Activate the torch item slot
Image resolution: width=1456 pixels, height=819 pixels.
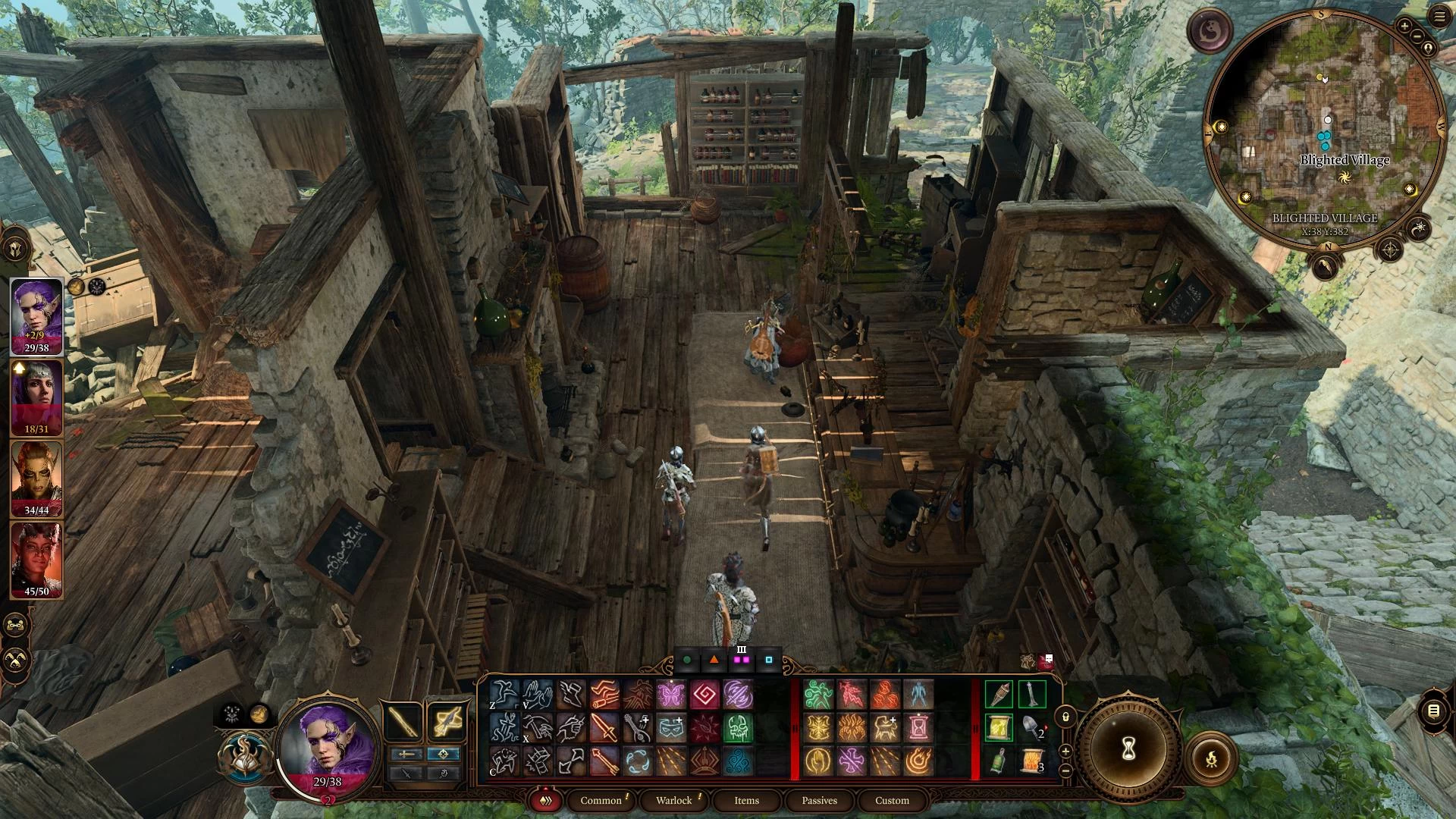point(999,695)
